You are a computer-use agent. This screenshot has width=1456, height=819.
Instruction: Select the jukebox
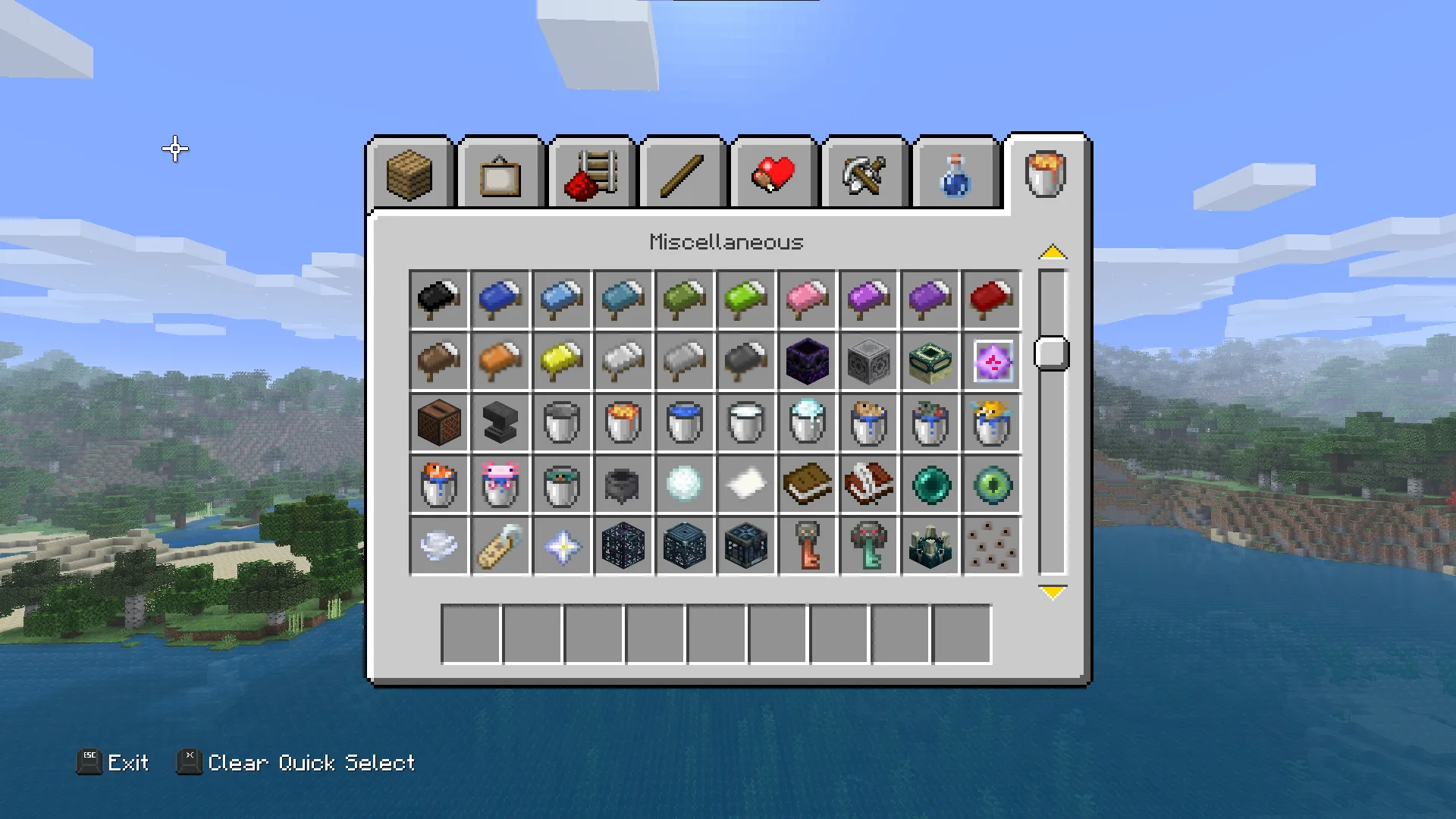[x=439, y=423]
